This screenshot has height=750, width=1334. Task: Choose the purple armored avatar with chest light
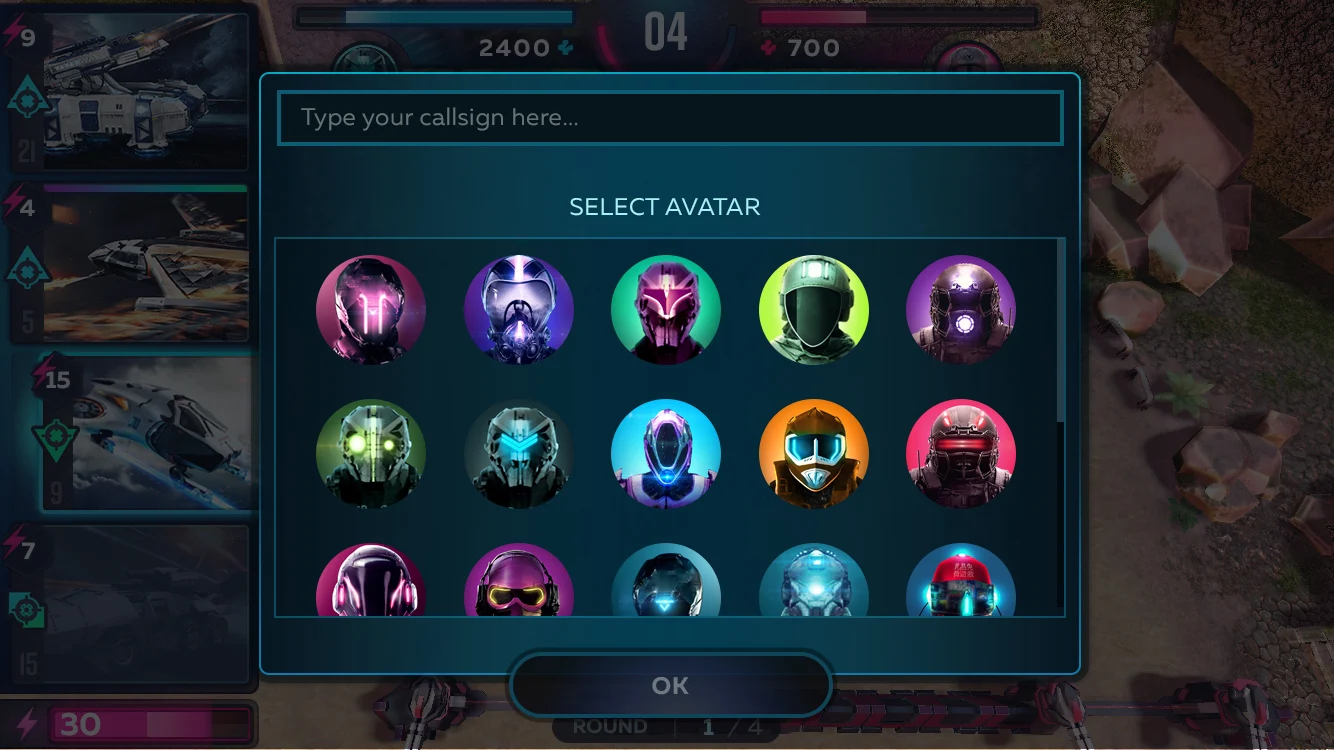(961, 310)
